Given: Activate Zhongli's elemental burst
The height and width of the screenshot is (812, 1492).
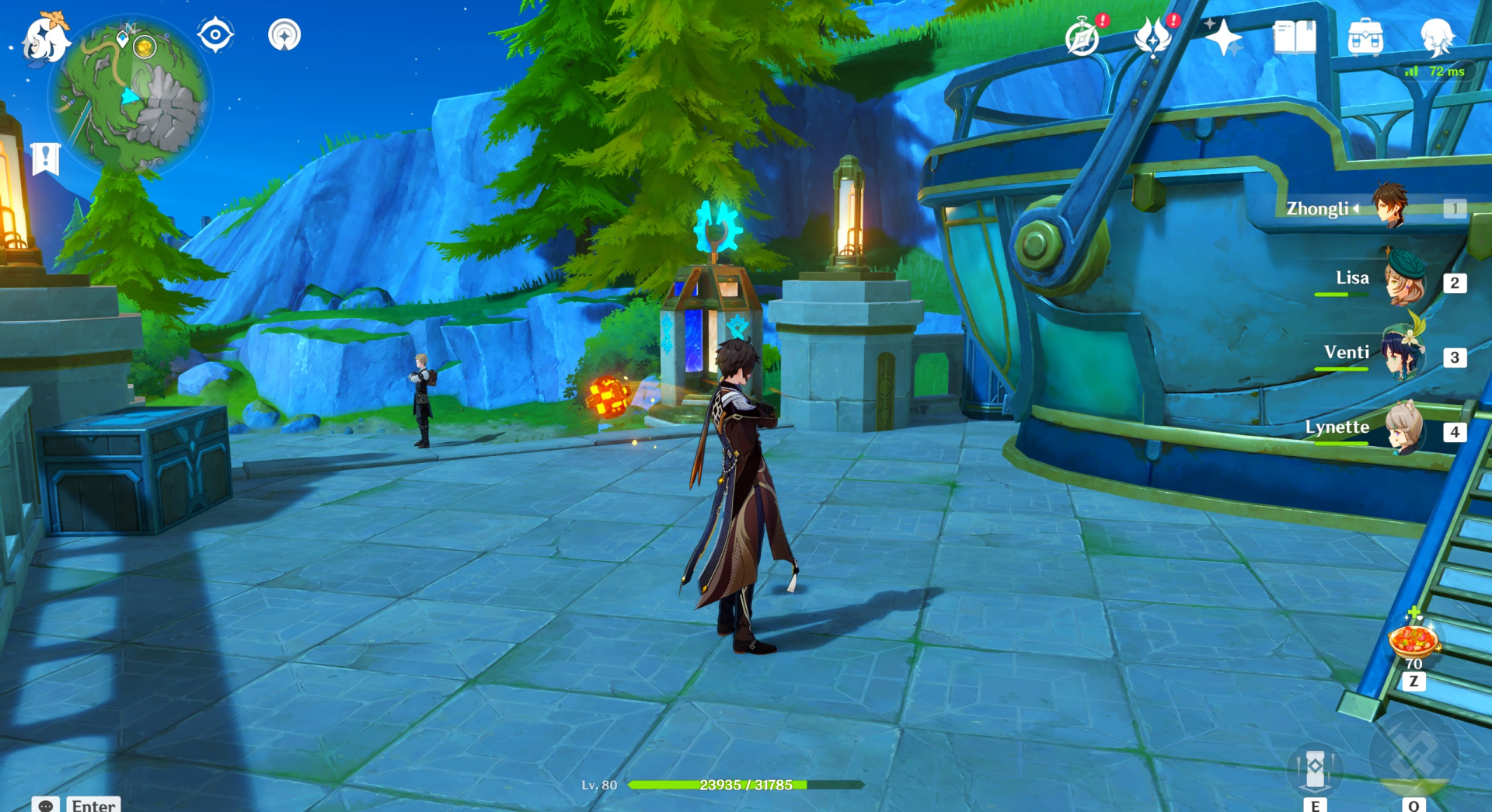Looking at the screenshot, I should (x=1414, y=754).
